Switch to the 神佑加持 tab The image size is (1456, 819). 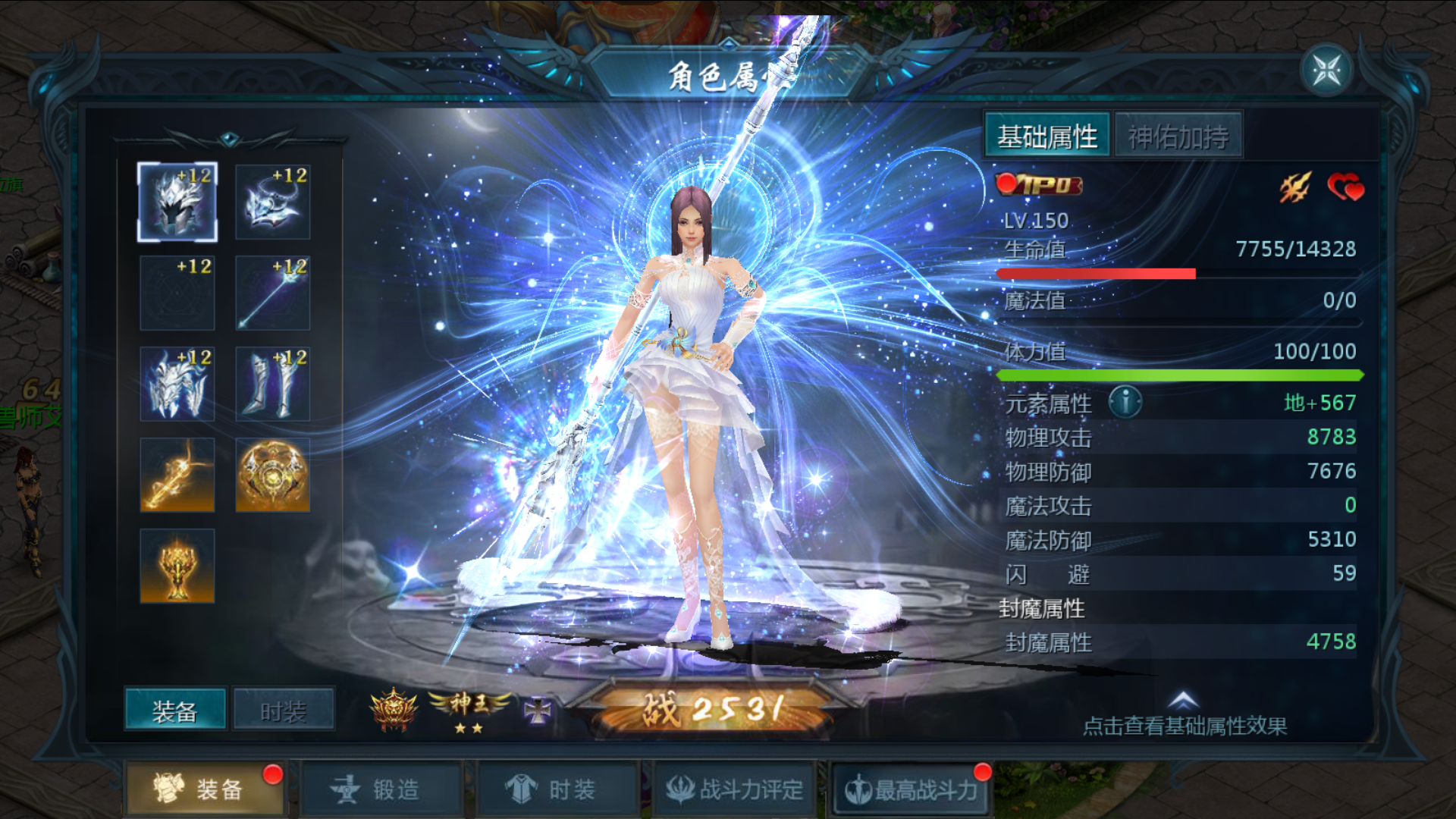pyautogui.click(x=1178, y=136)
